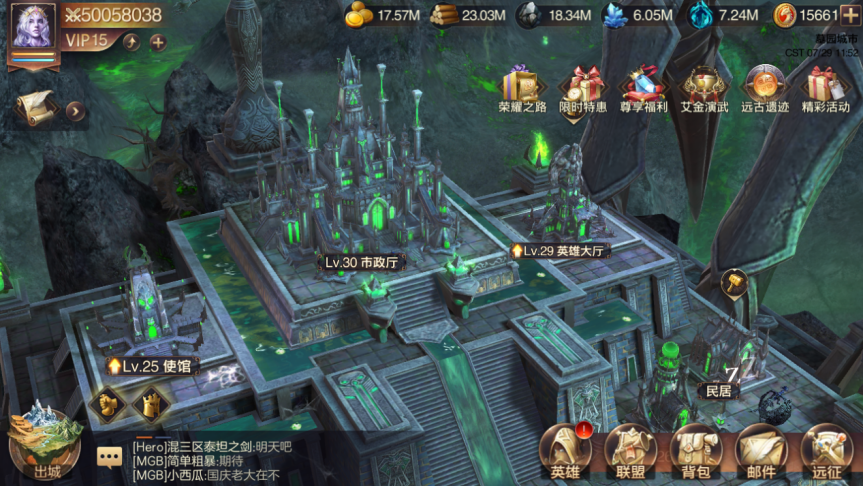Open 荣耀之路 event

tap(522, 88)
